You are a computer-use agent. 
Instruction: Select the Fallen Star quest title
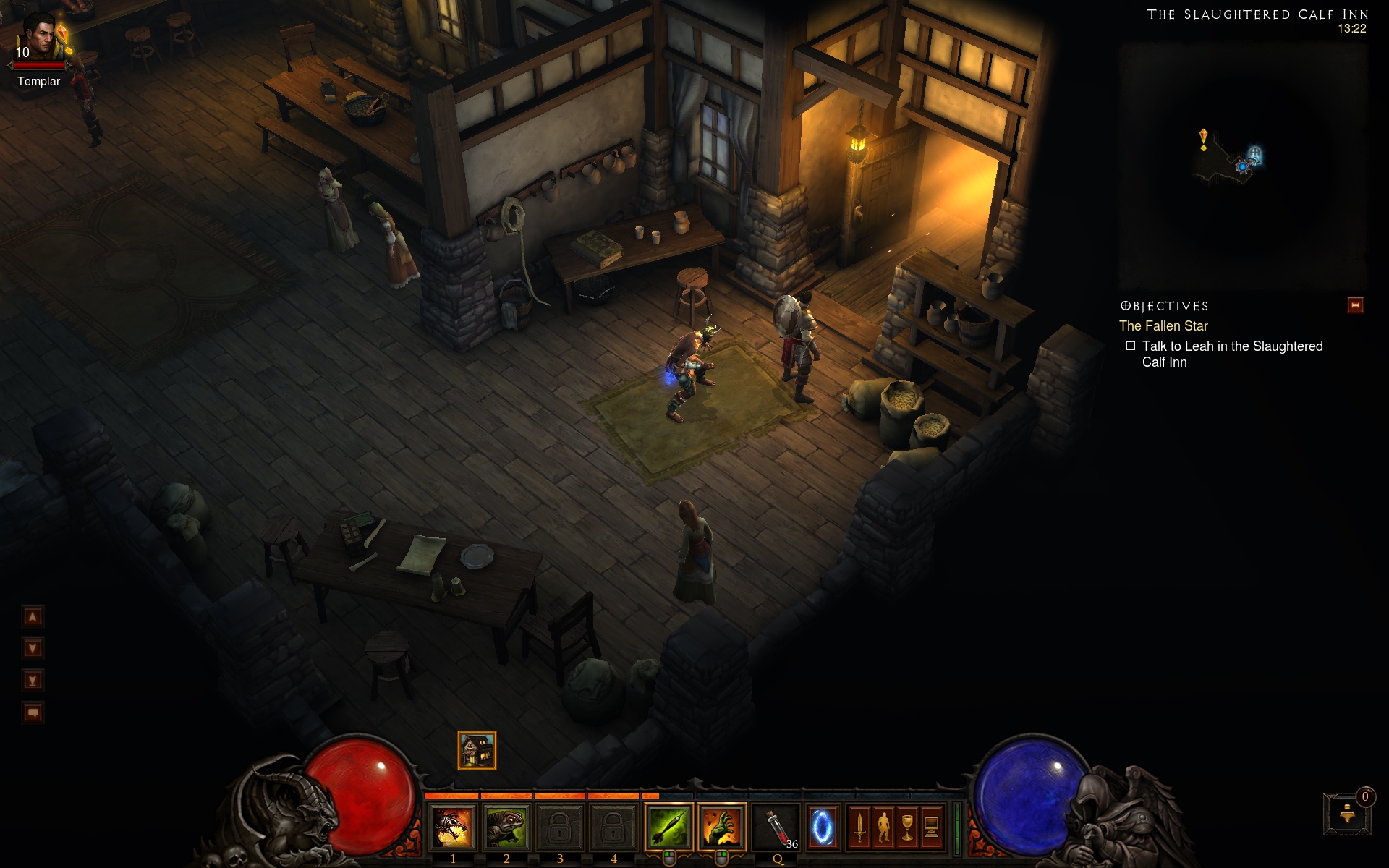click(1163, 326)
